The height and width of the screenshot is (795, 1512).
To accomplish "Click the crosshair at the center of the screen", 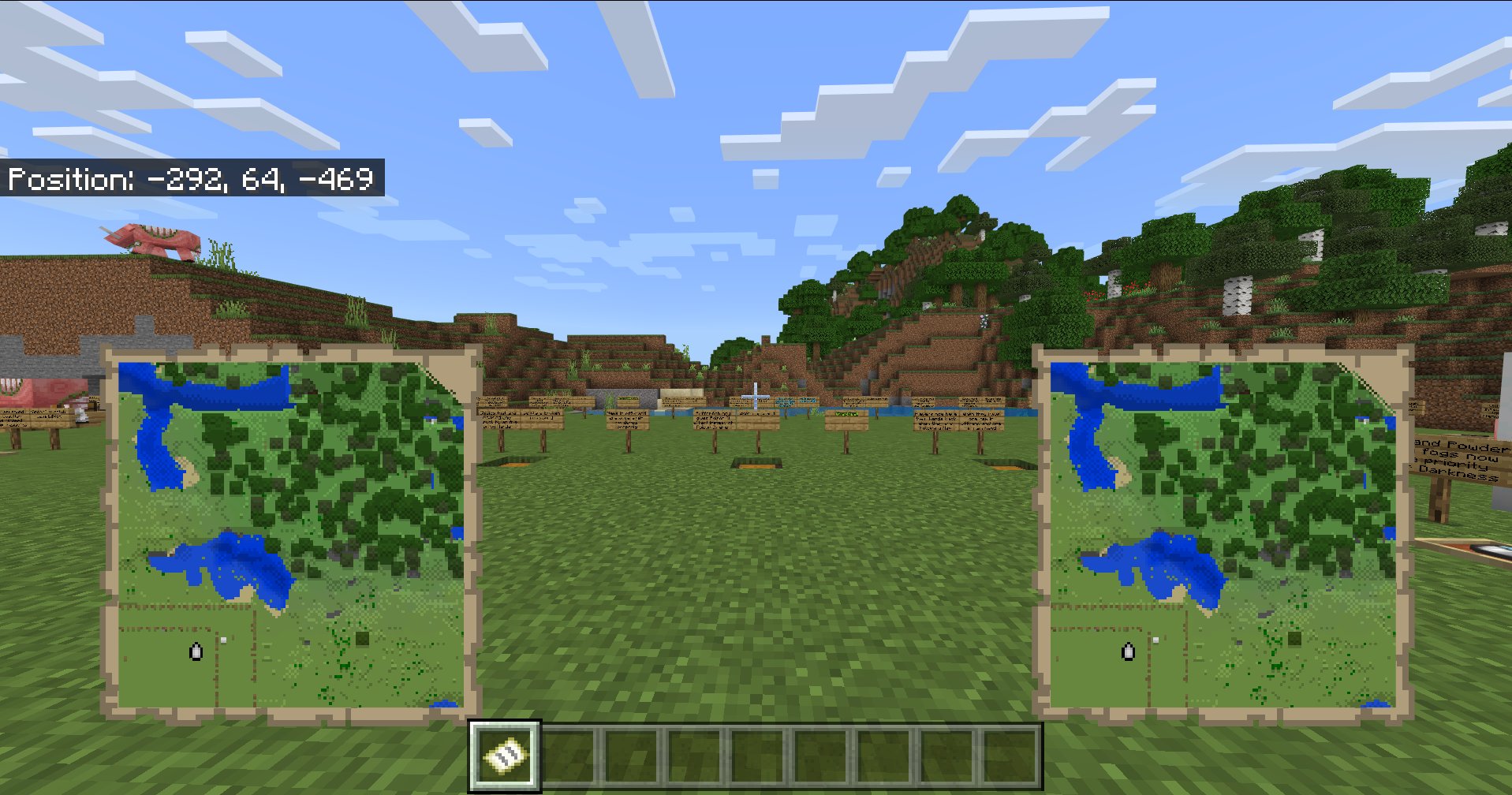I will (x=756, y=397).
